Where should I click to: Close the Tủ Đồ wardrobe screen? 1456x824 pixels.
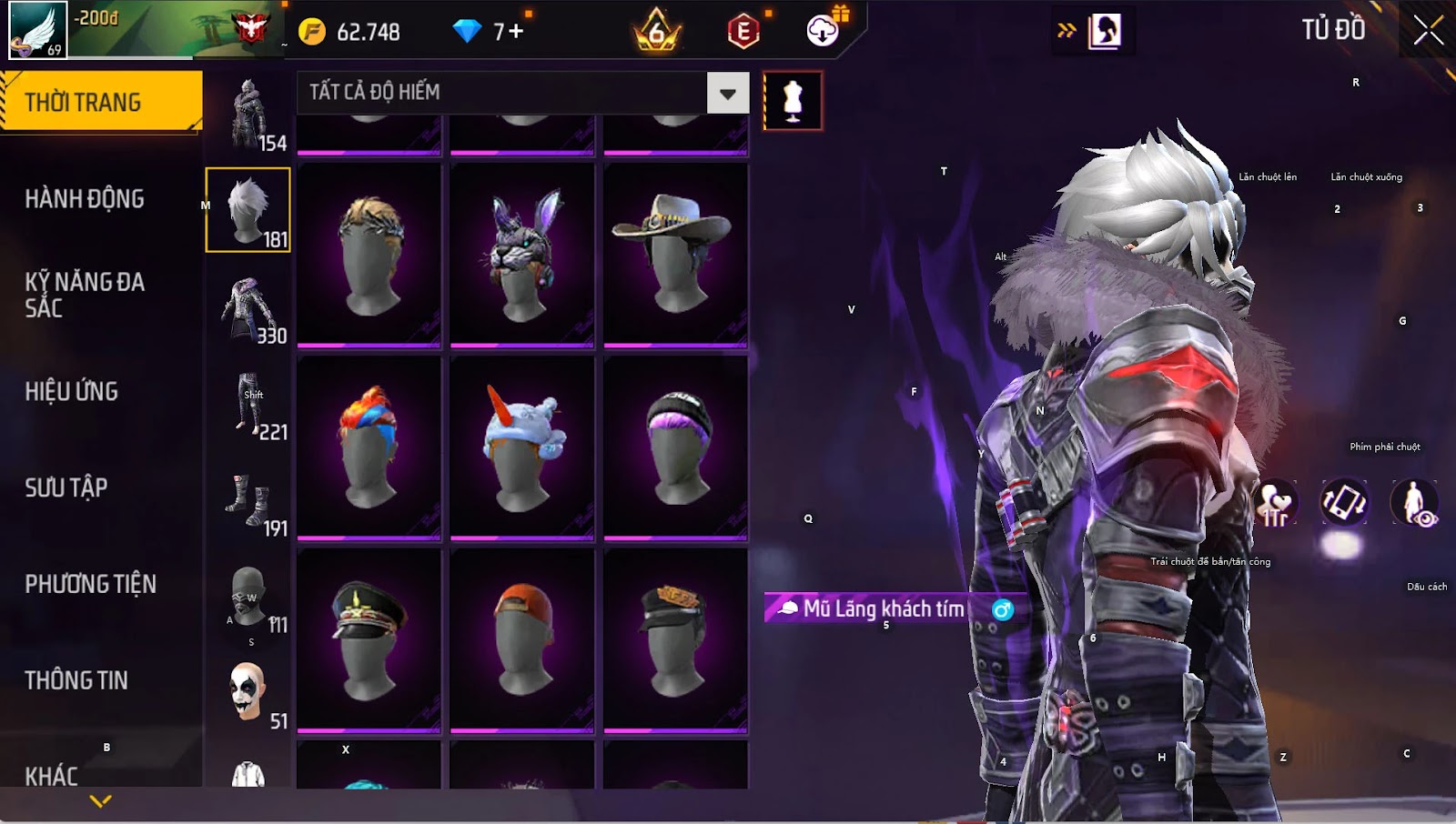(1428, 30)
